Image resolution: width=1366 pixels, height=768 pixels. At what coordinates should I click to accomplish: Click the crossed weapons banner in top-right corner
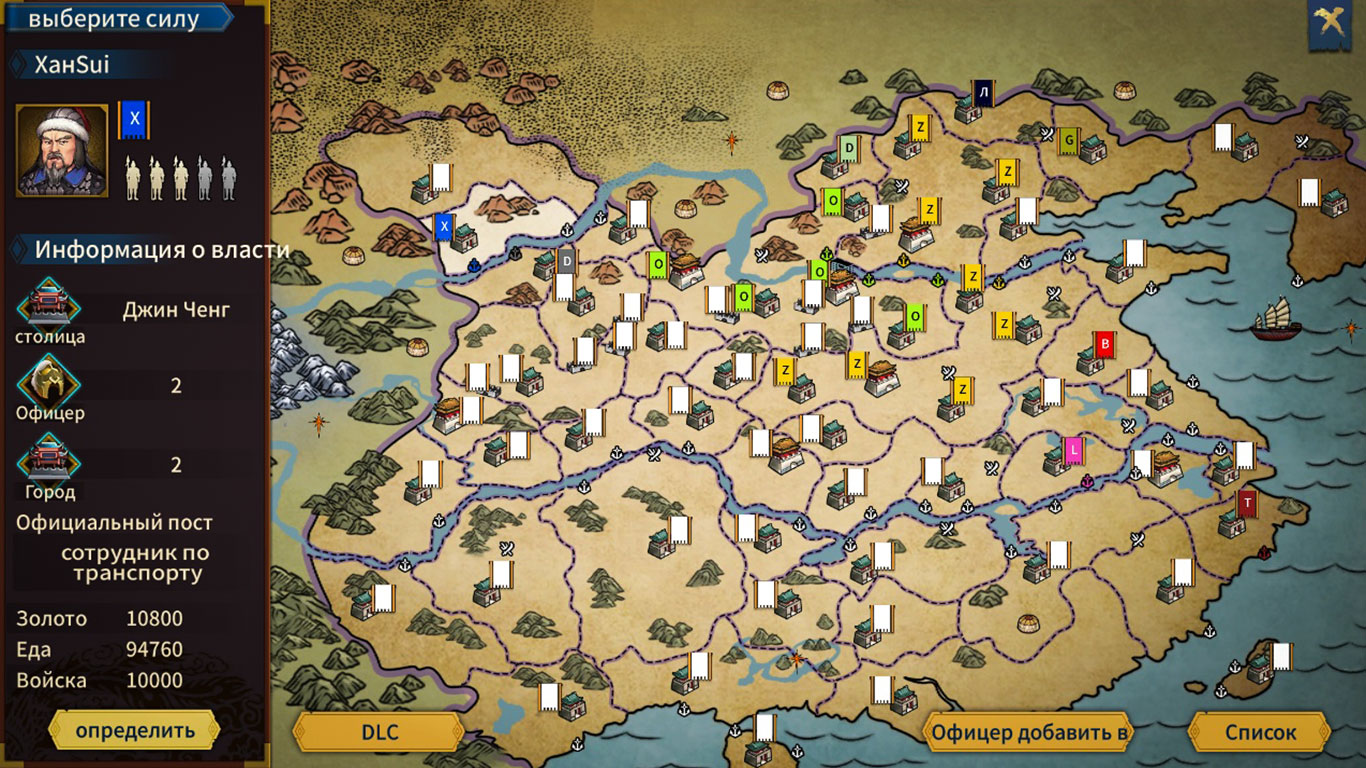[1330, 18]
